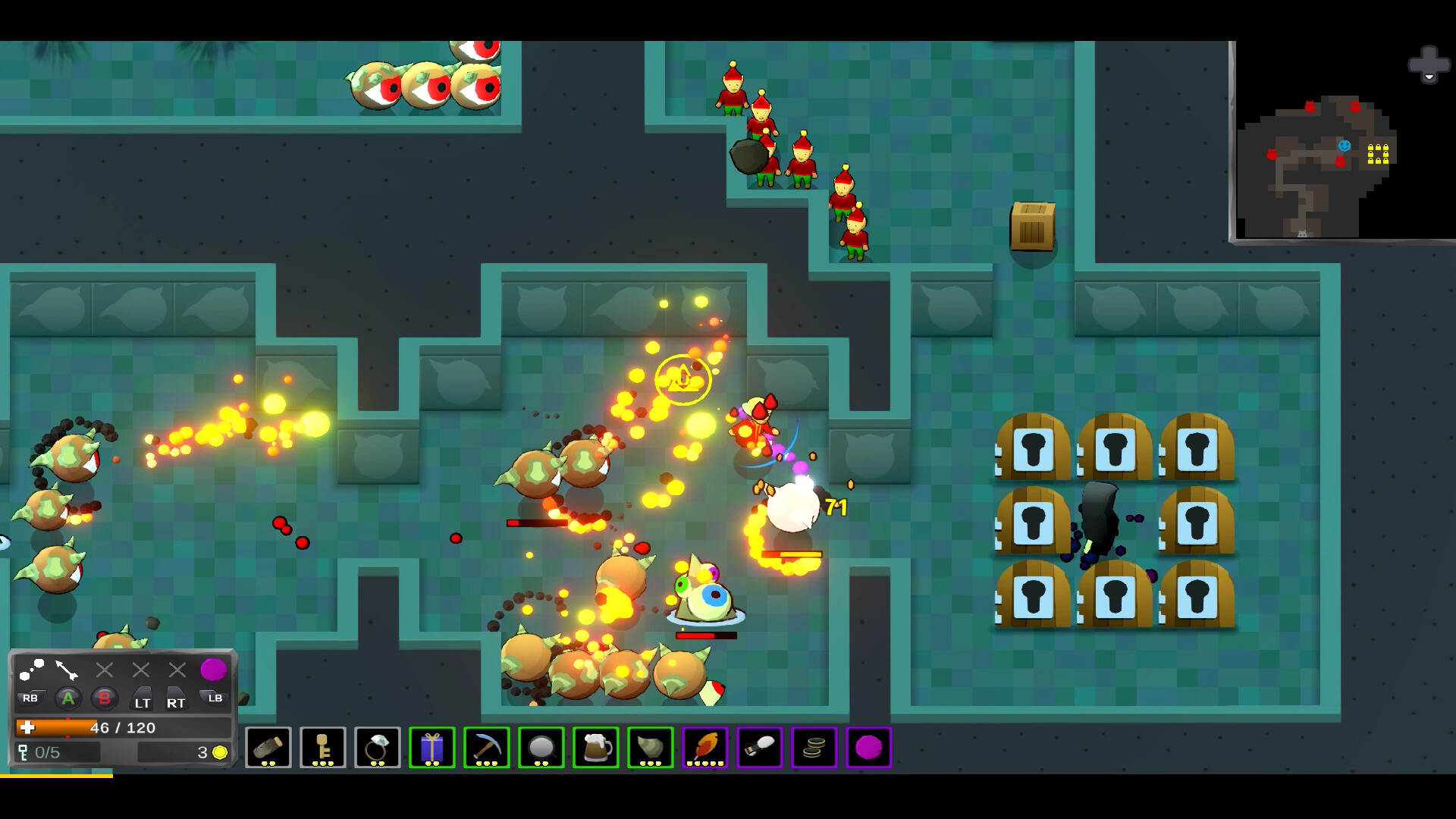Select the stacked coins item slot
The height and width of the screenshot is (819, 1456).
point(814,748)
